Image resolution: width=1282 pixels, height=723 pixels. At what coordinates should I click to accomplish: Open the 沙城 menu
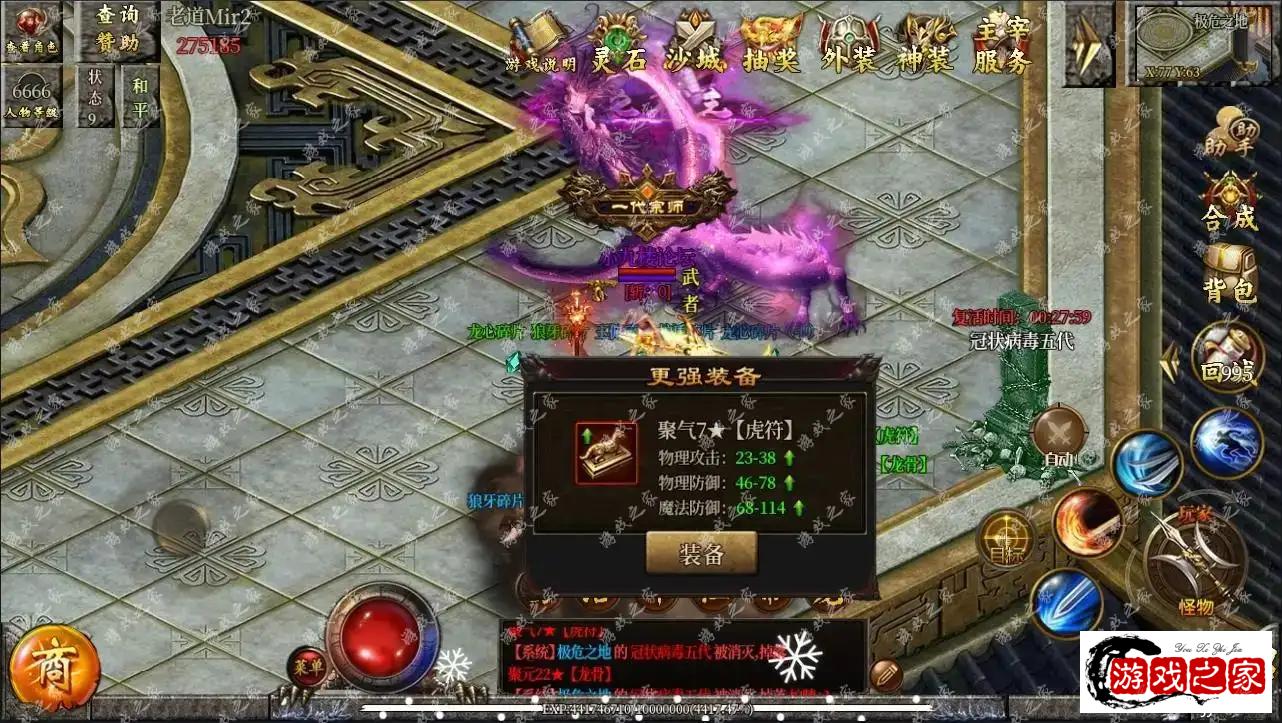pos(694,46)
